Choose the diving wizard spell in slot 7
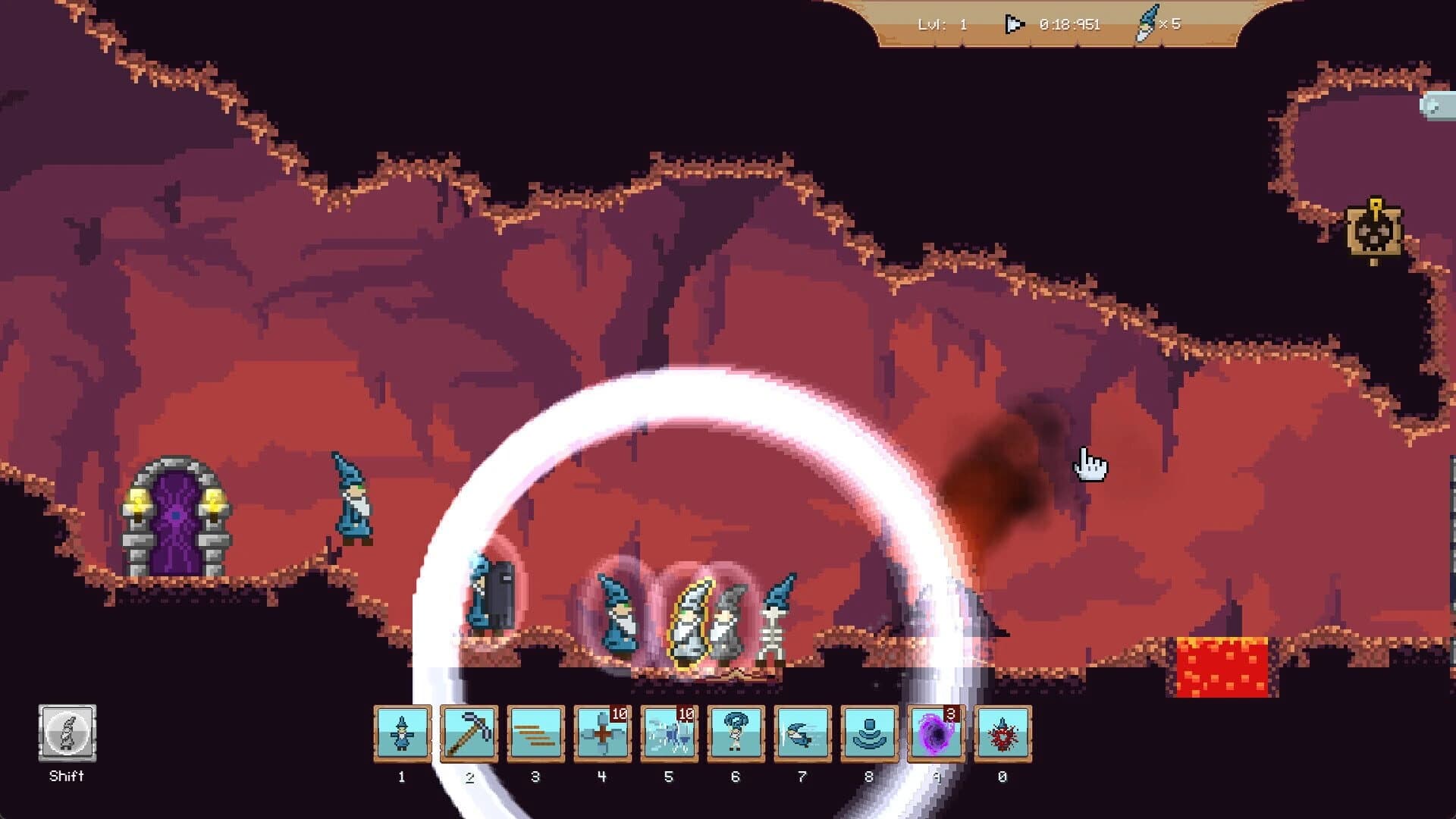The width and height of the screenshot is (1456, 819). pos(802,732)
